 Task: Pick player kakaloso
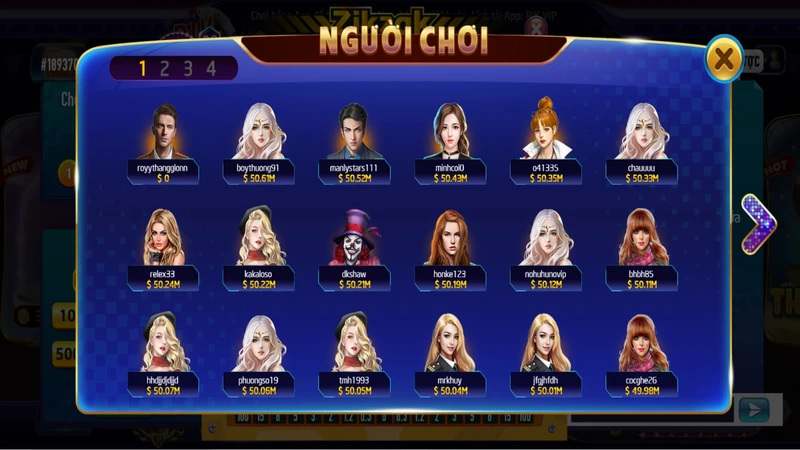click(260, 238)
